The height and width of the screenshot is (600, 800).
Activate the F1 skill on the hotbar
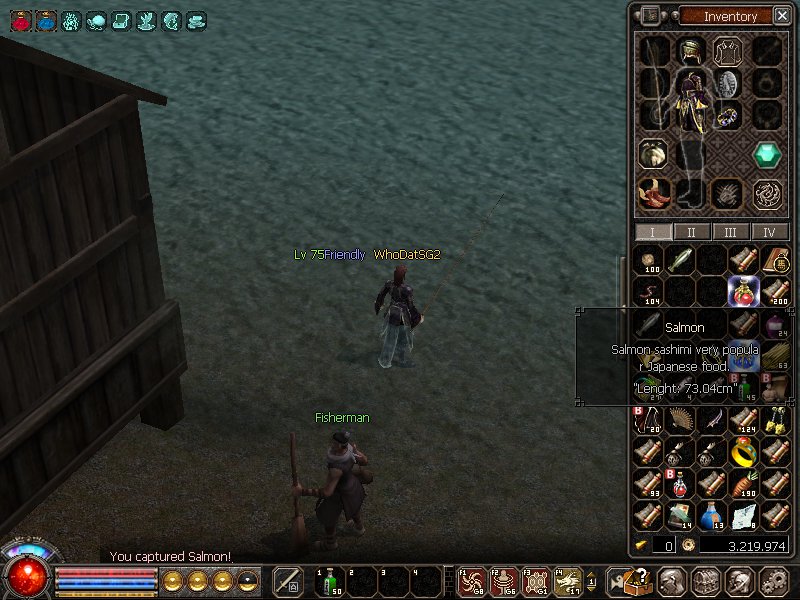pyautogui.click(x=471, y=580)
